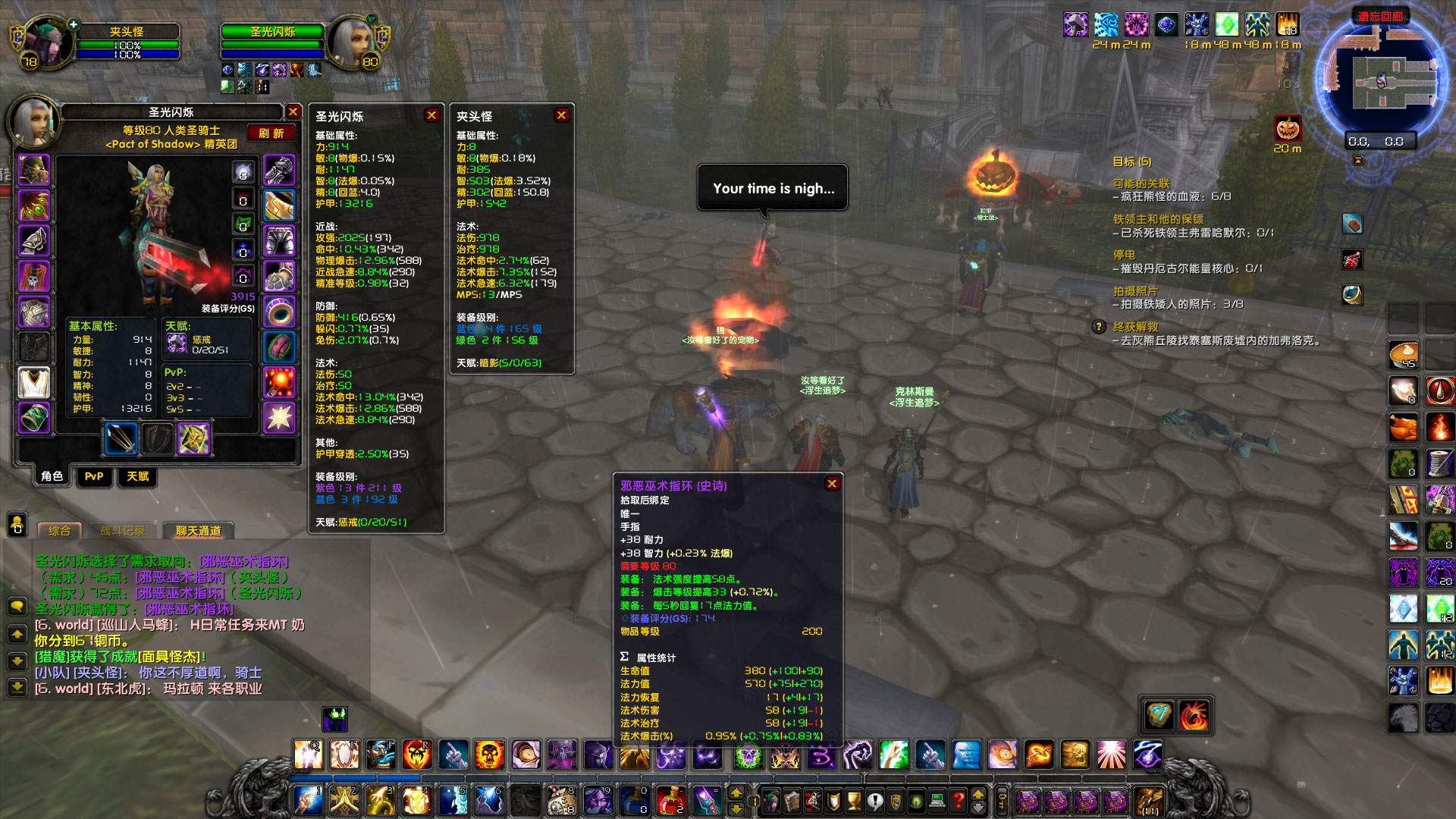This screenshot has width=1456, height=819.
Task: Open the backpack bag at bottom right
Action: coord(1149,802)
